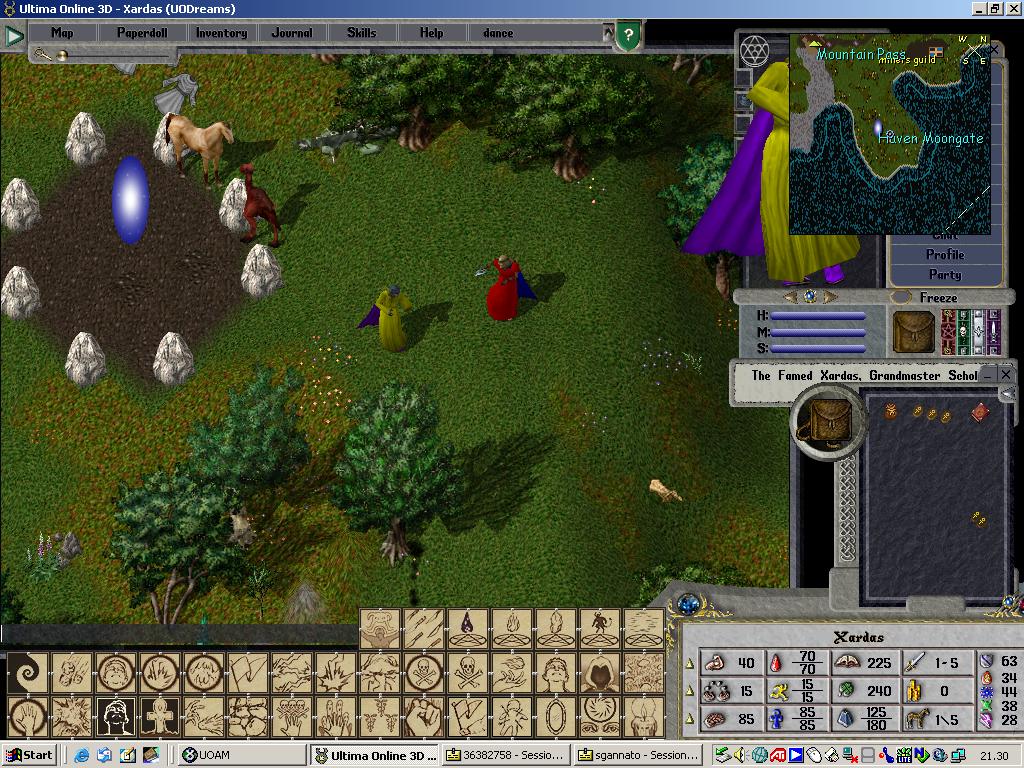Select the red book in the backpack

[x=979, y=412]
